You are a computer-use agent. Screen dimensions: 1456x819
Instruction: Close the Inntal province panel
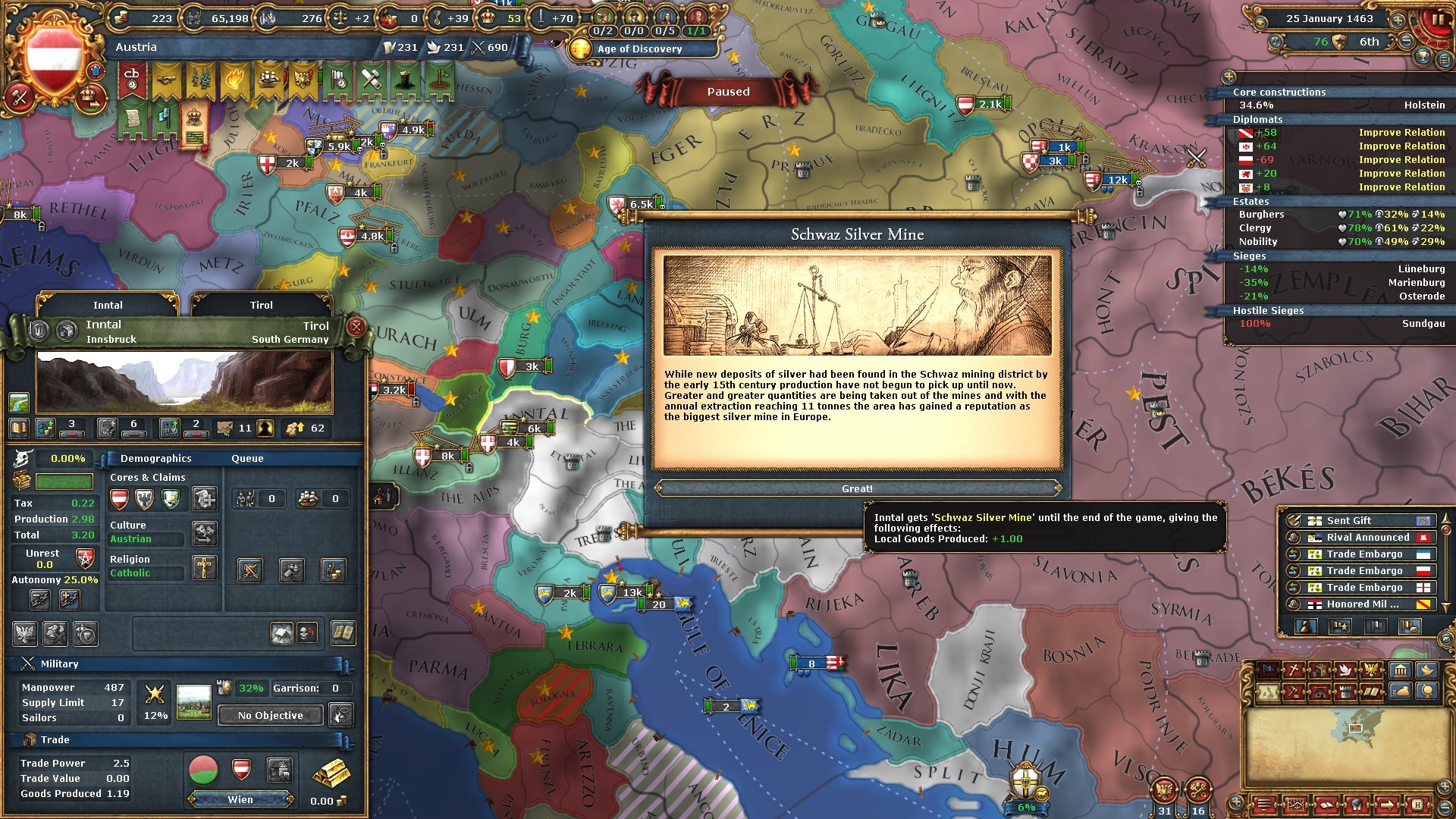click(356, 327)
